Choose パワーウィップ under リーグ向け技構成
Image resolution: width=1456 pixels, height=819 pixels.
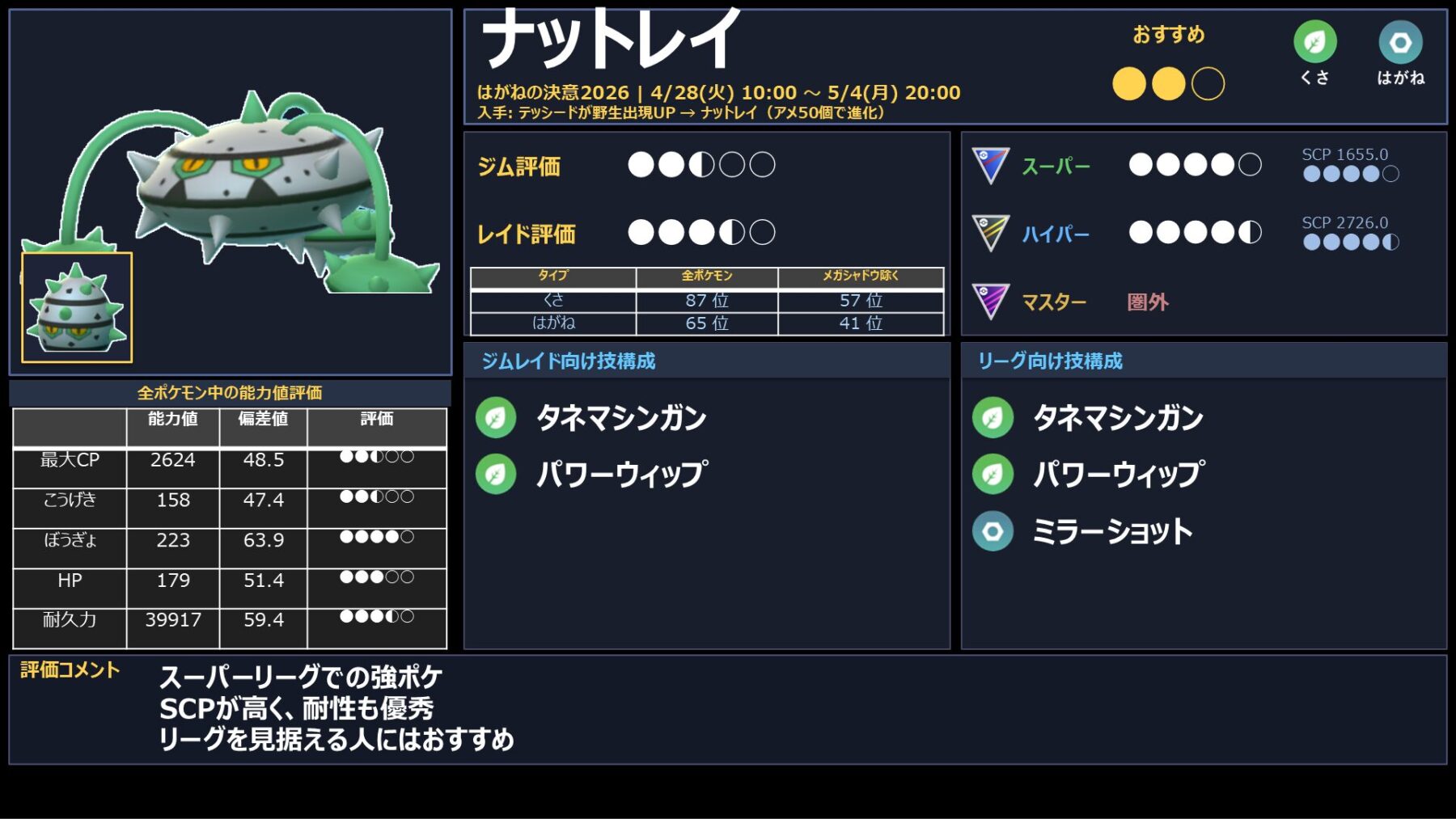(x=1118, y=475)
